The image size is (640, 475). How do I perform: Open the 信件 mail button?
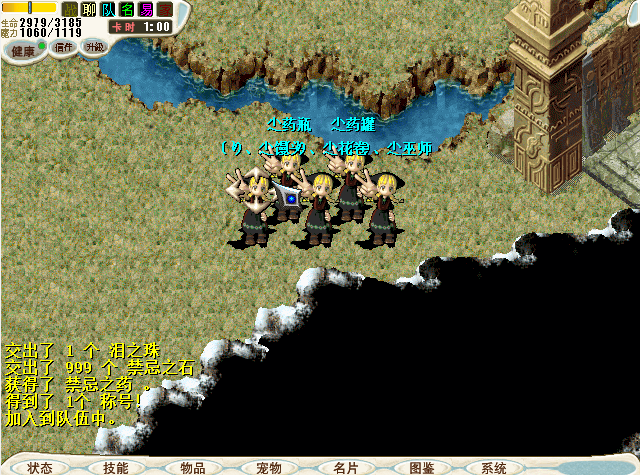click(x=64, y=48)
